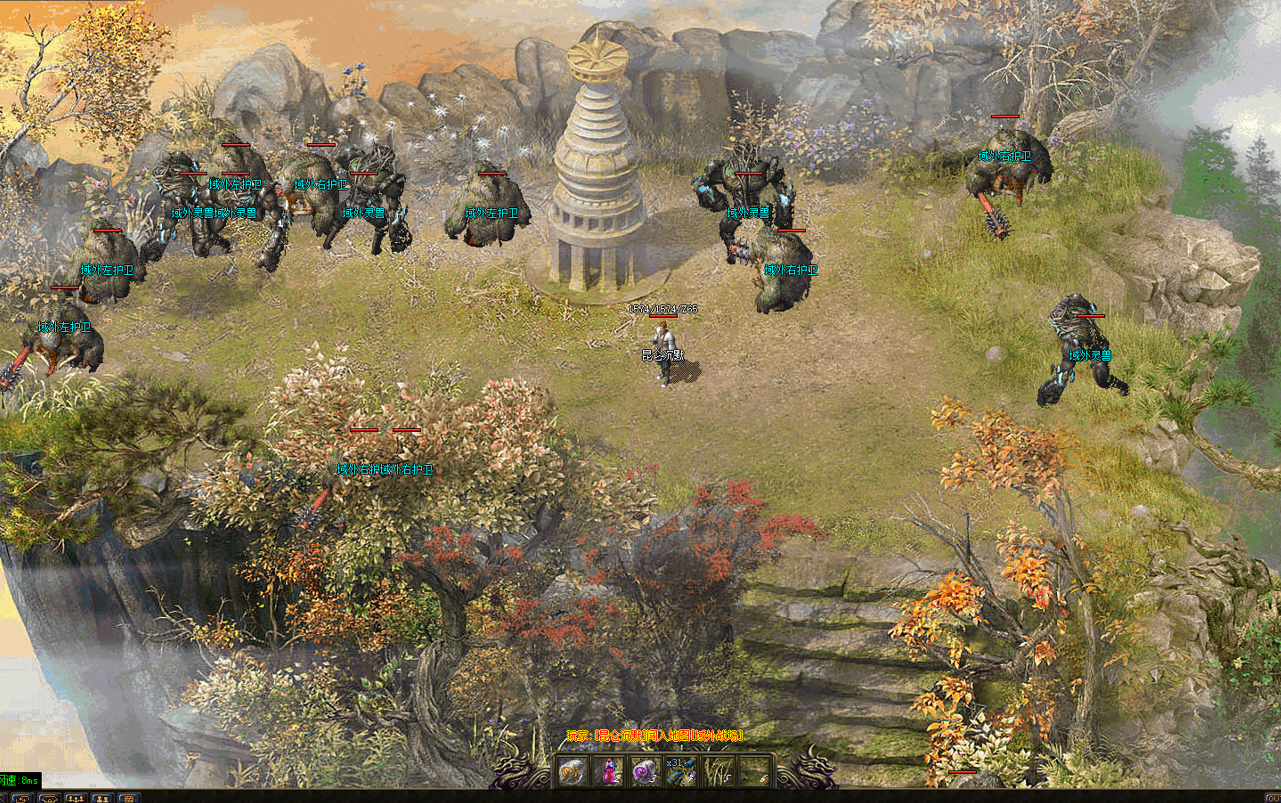Use the orange spiral stone in hotbar

point(571,771)
